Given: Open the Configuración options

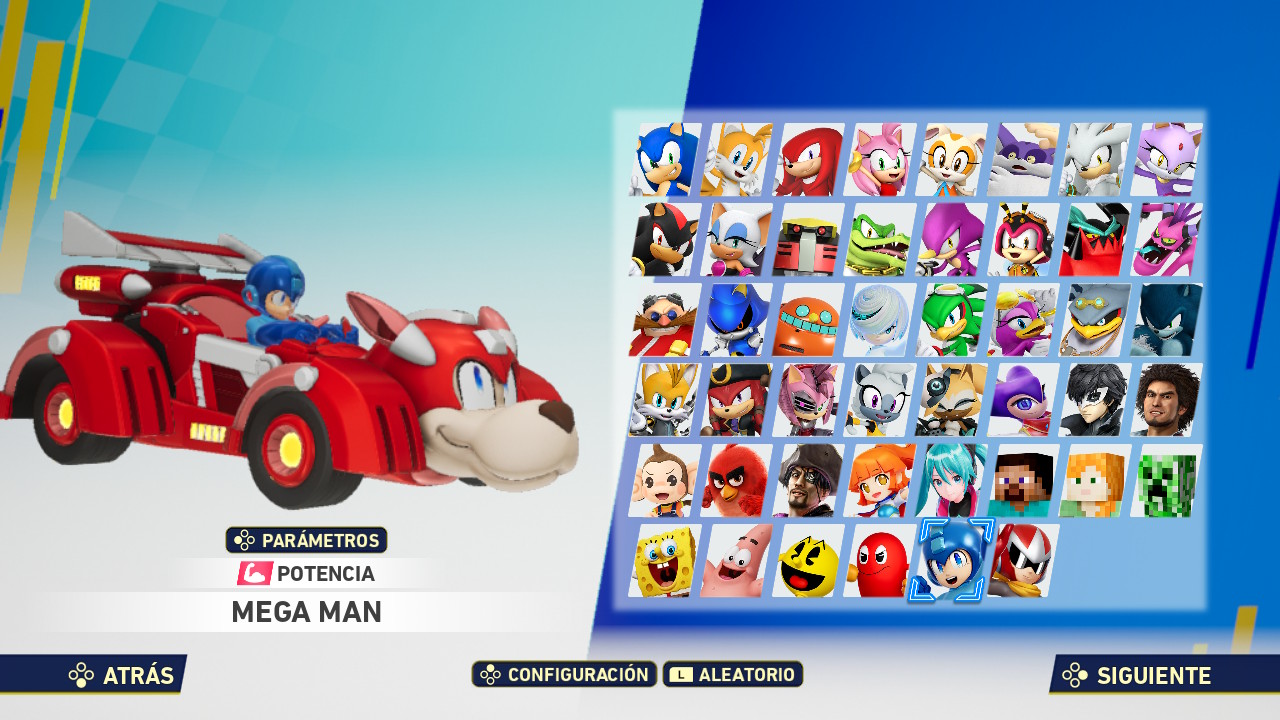Looking at the screenshot, I should click(x=564, y=674).
